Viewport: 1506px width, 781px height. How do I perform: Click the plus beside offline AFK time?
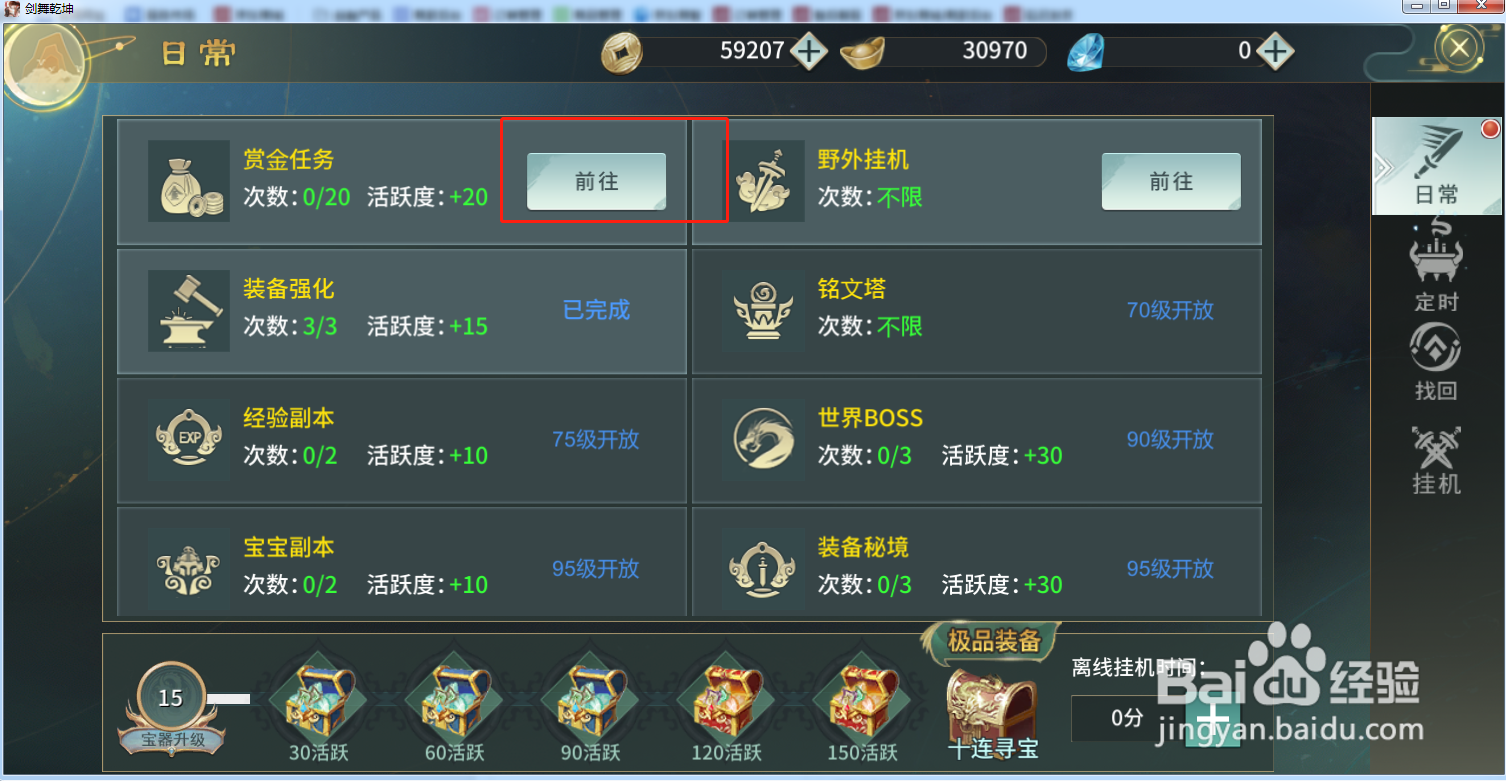click(x=1213, y=718)
